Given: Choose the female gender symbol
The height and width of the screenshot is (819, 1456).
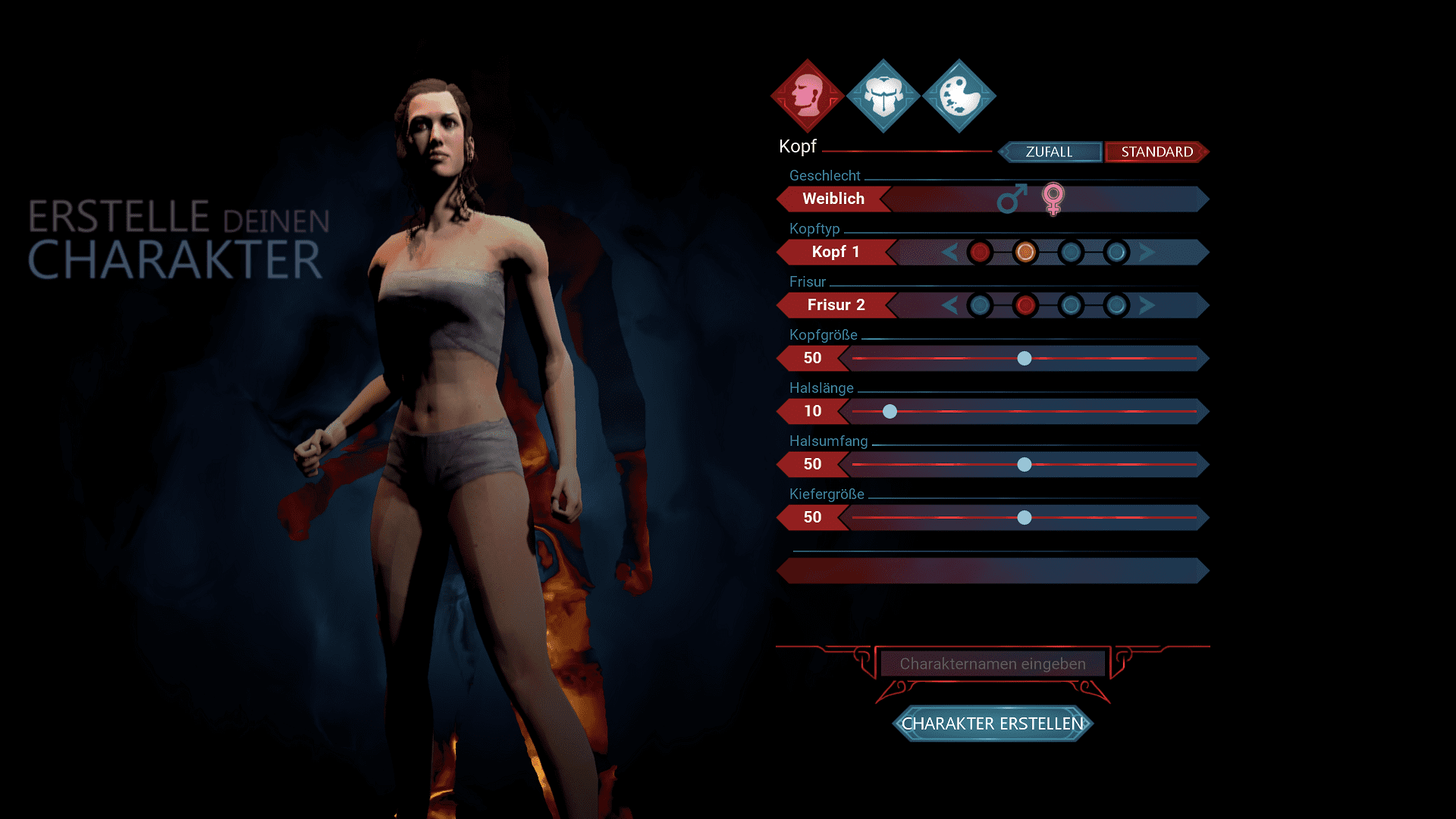Looking at the screenshot, I should pyautogui.click(x=1053, y=199).
